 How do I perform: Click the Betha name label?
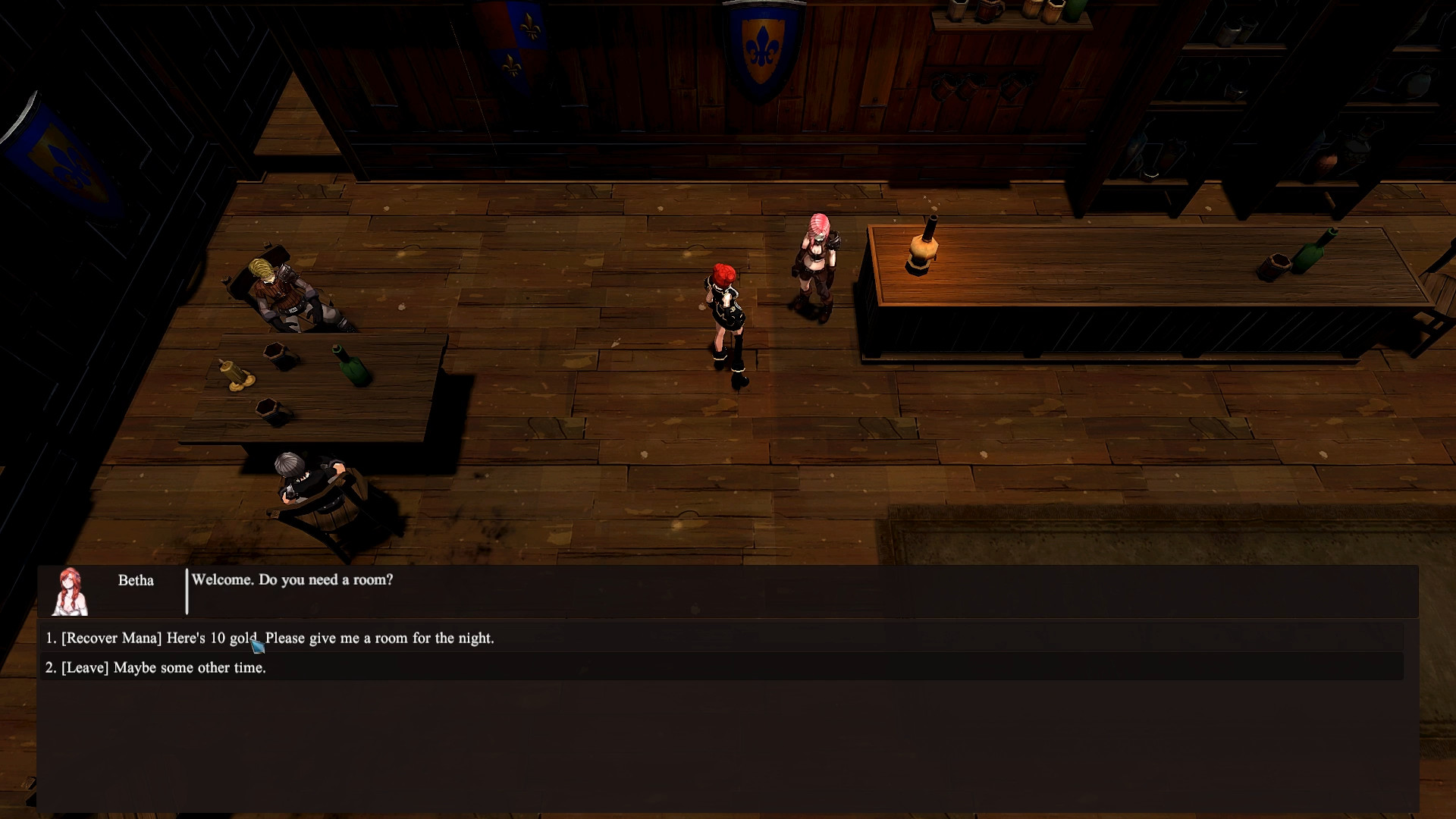point(135,581)
